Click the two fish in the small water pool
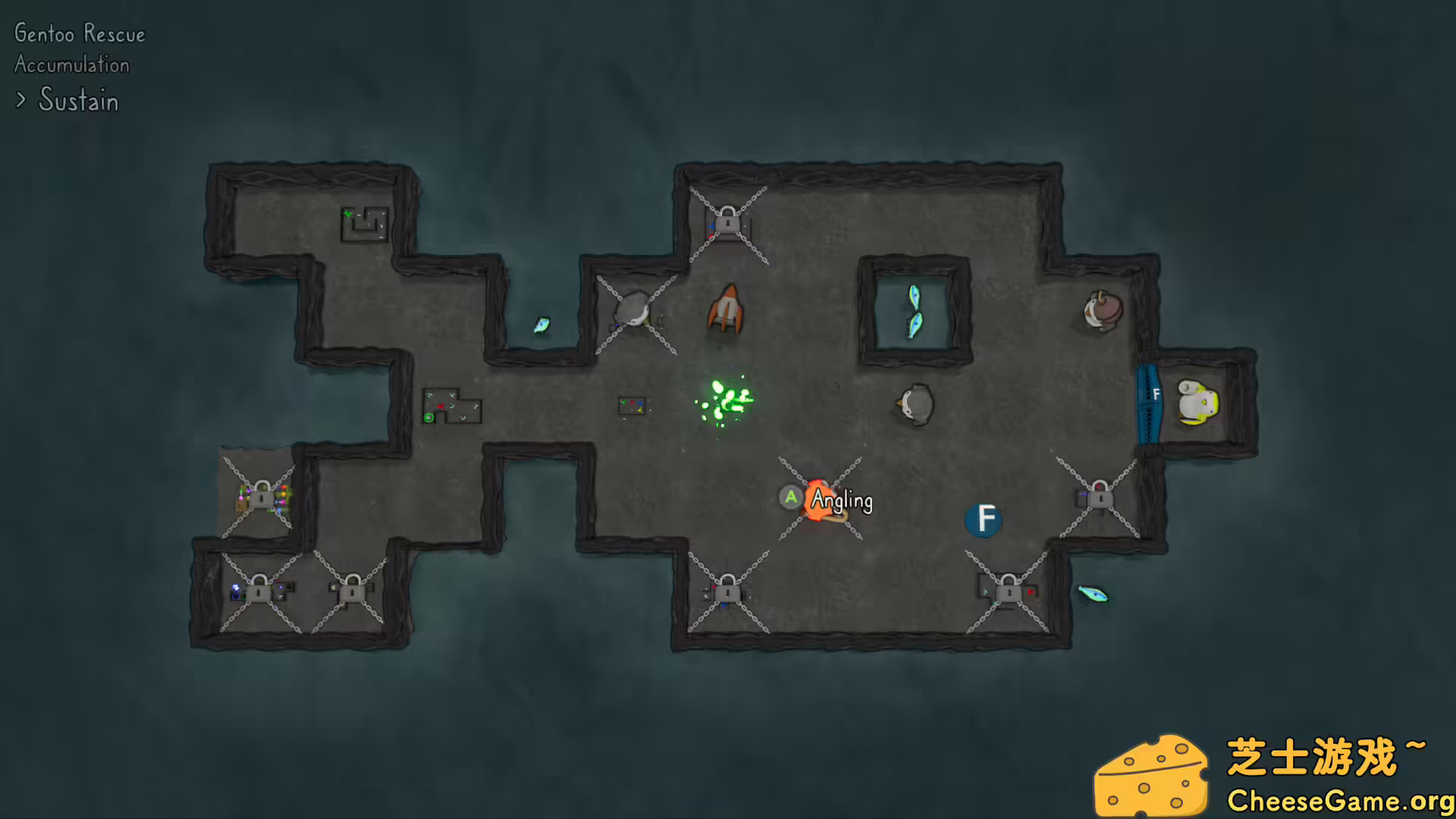The height and width of the screenshot is (819, 1456). pos(915,311)
